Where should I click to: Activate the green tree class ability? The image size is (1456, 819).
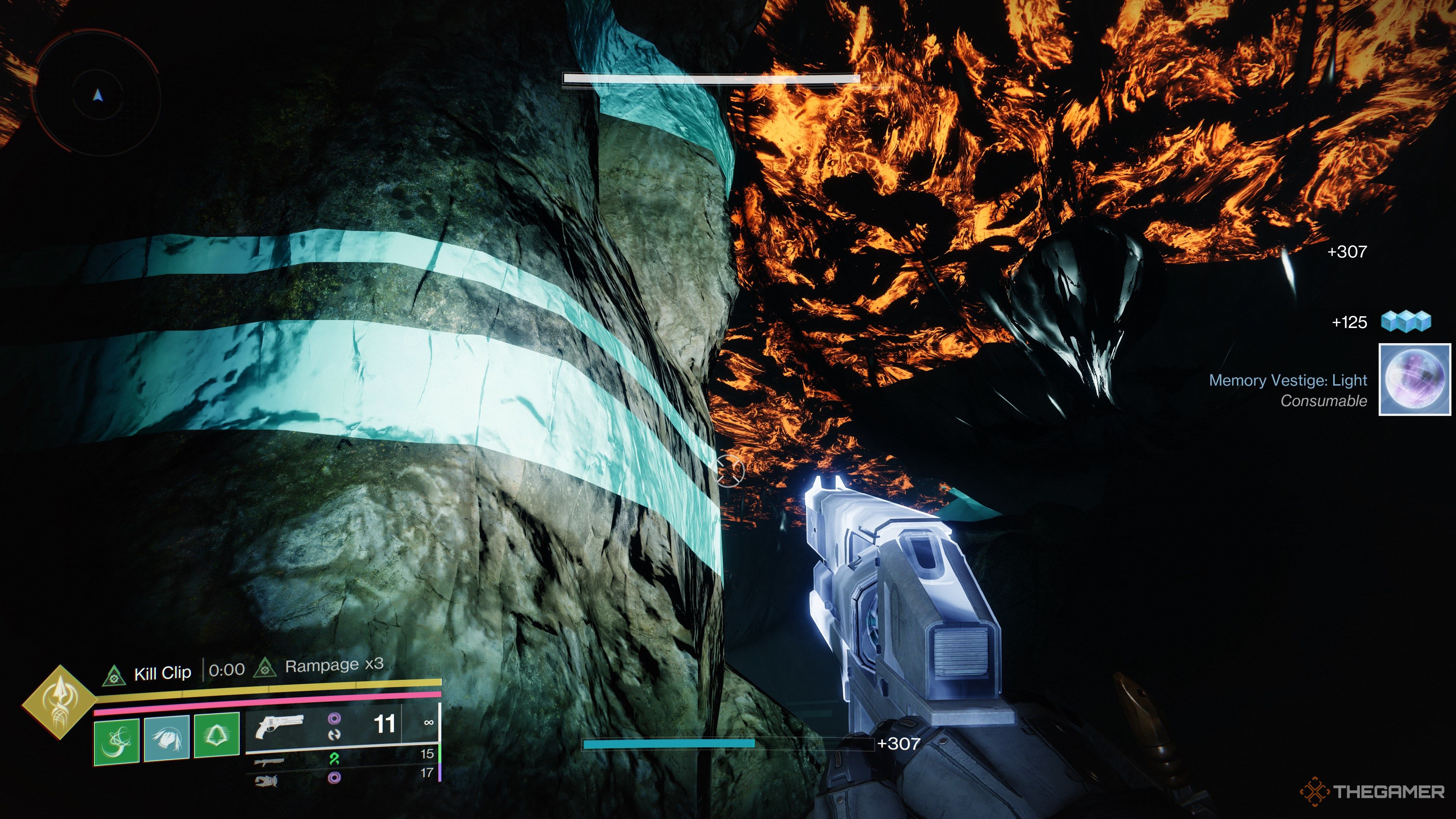point(217,735)
